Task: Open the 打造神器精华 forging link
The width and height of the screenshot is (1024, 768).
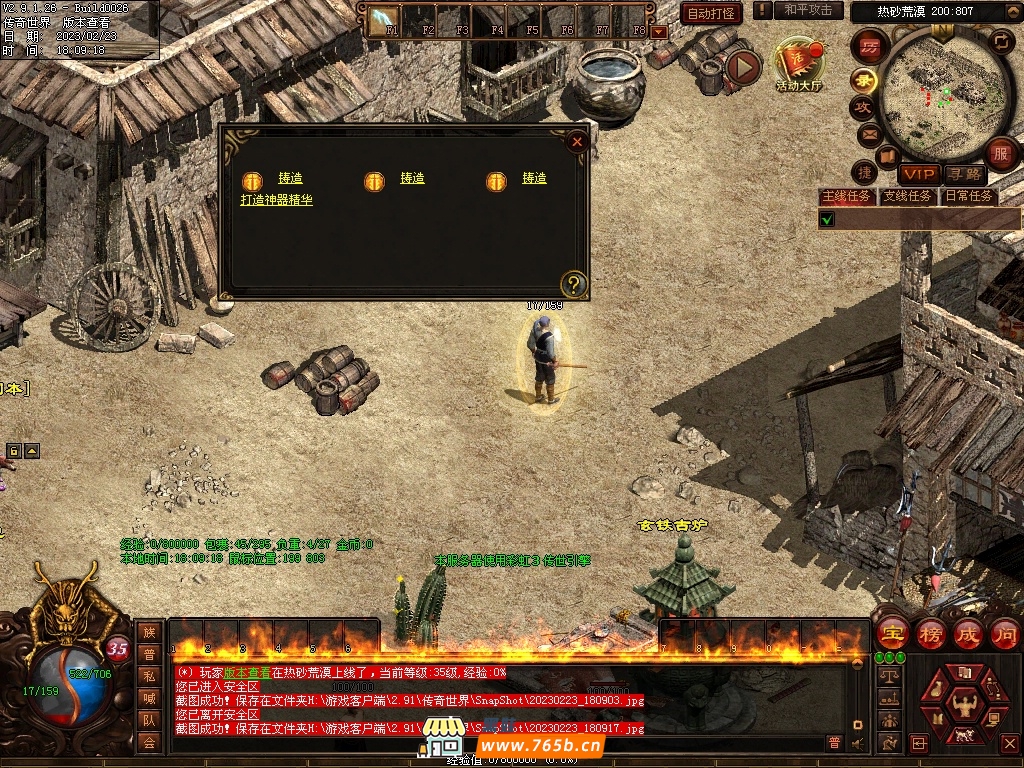Action: point(276,200)
